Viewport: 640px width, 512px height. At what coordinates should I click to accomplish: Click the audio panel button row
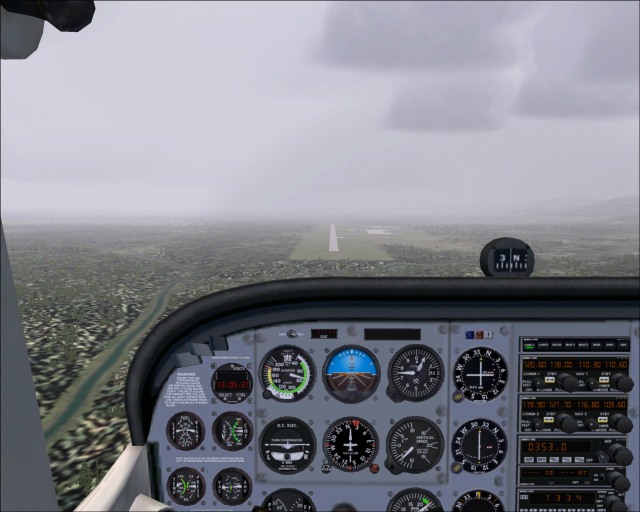574,343
